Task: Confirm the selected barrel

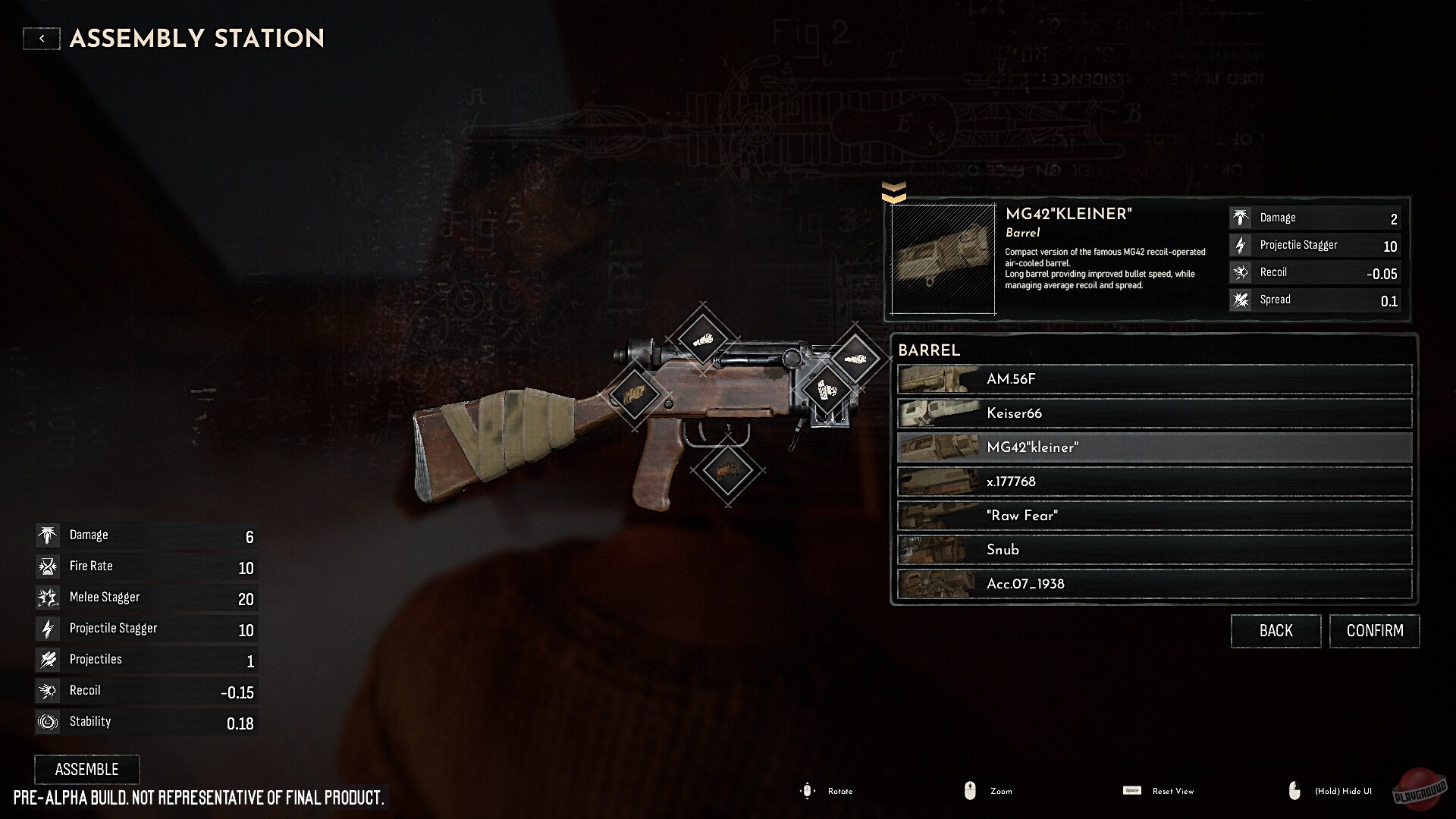Action: click(x=1374, y=631)
